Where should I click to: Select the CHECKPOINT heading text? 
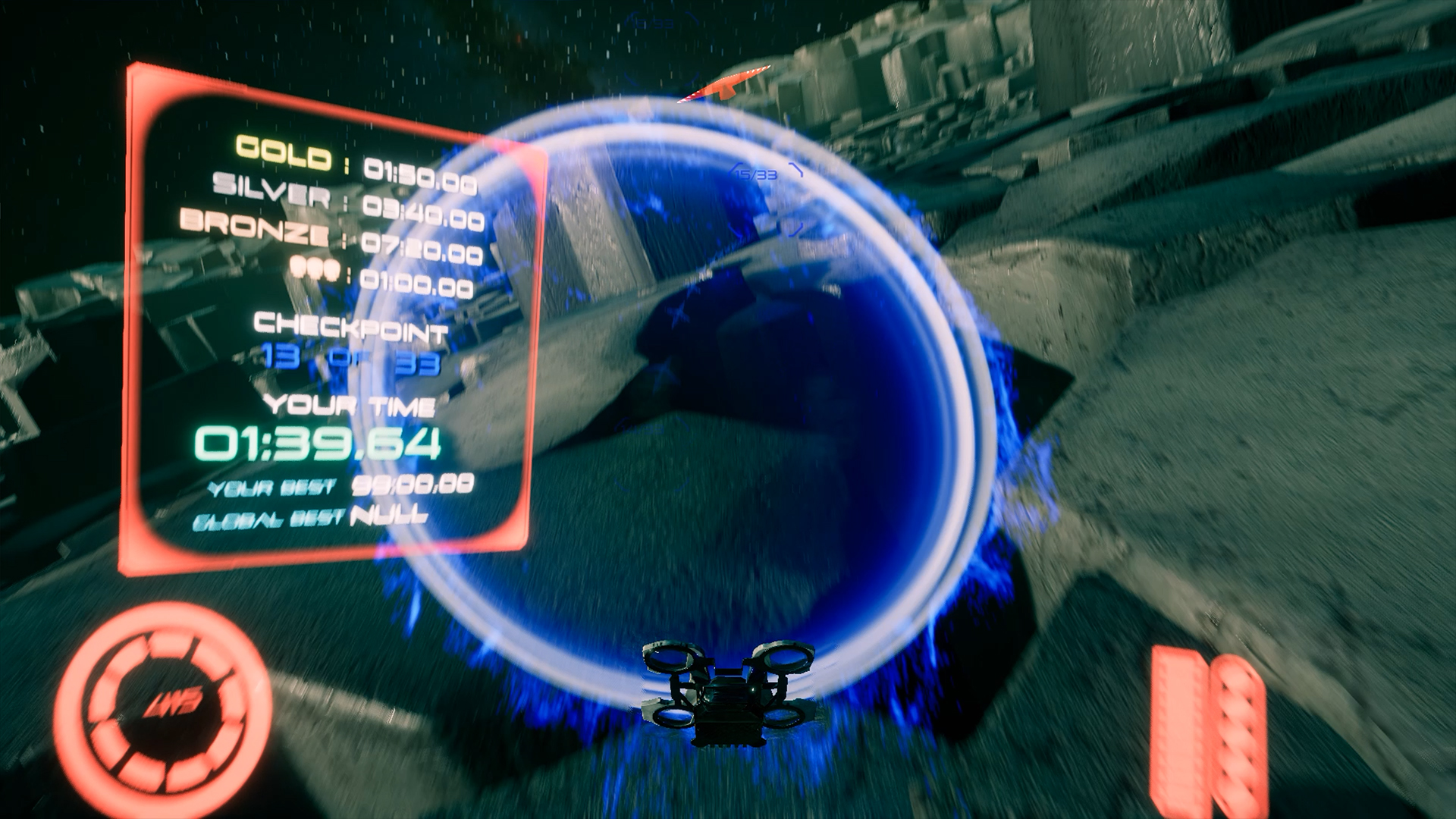pyautogui.click(x=350, y=328)
